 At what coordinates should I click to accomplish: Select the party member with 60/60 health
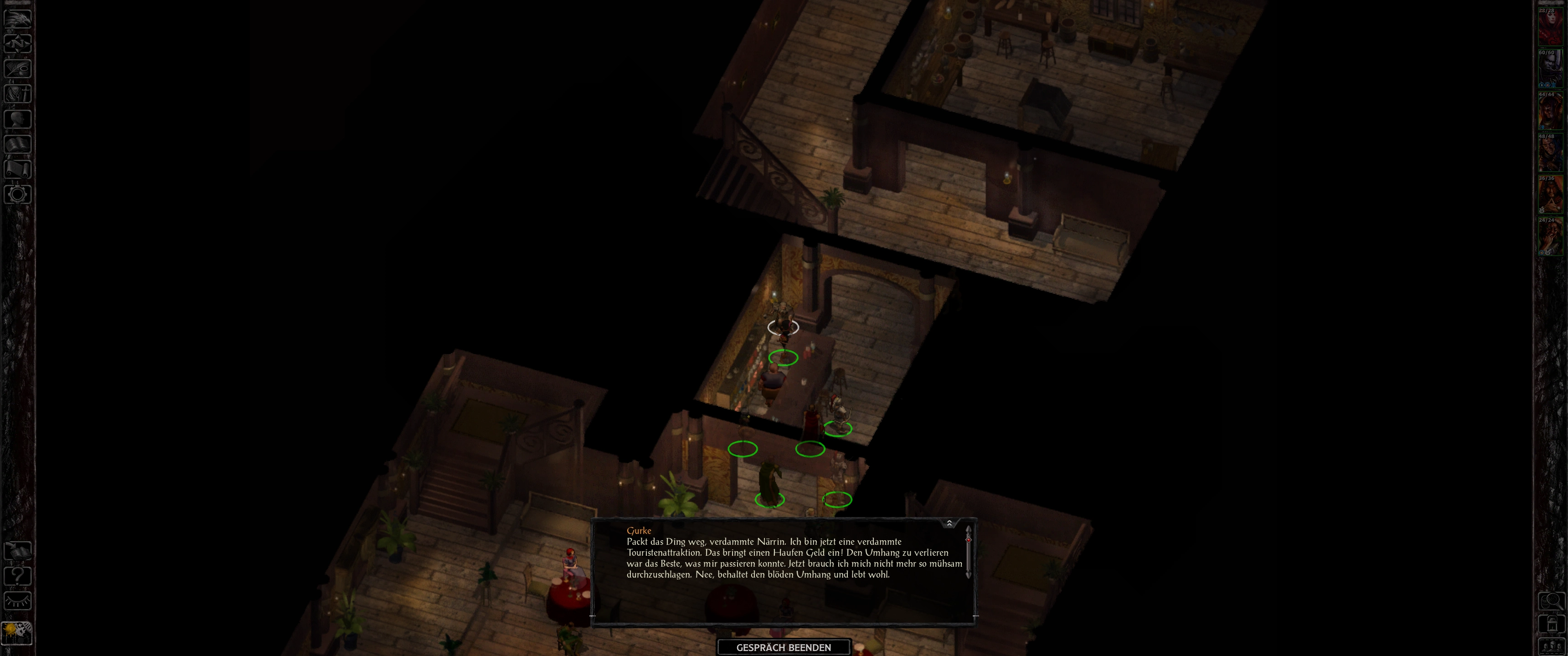pyautogui.click(x=1550, y=69)
